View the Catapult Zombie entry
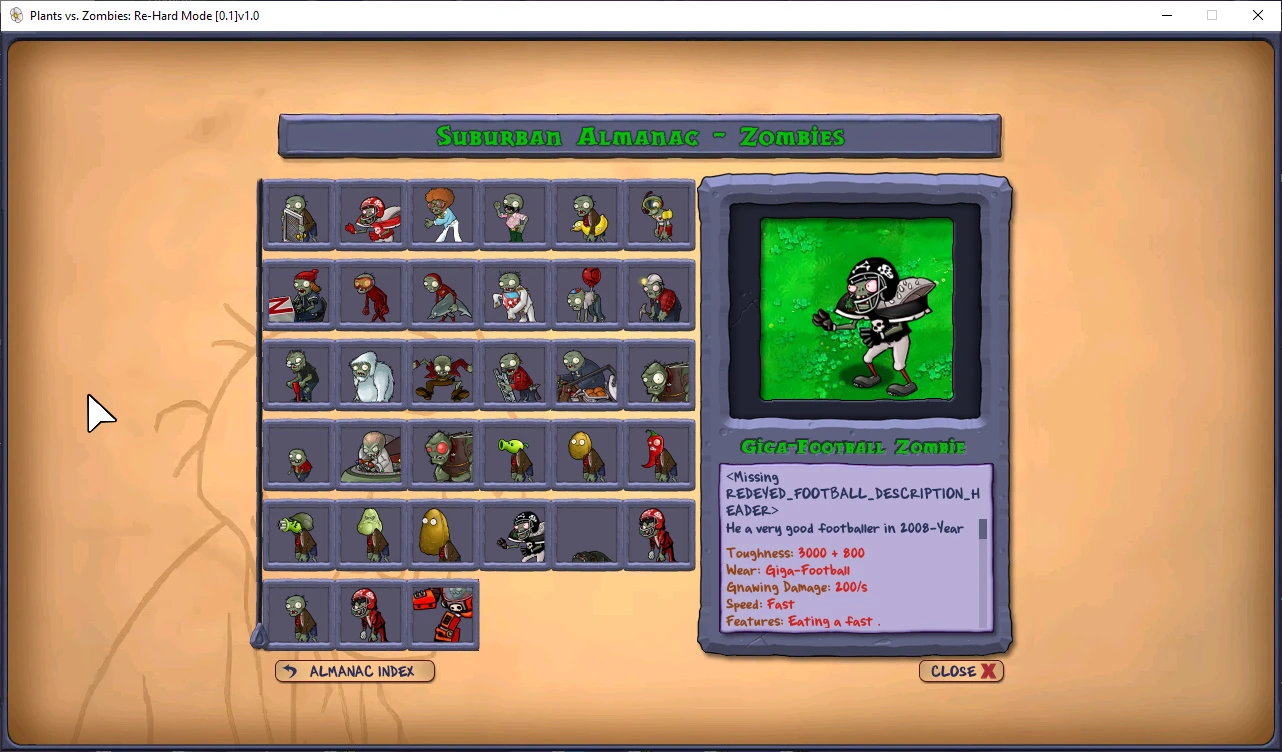The width and height of the screenshot is (1282, 752). tap(586, 373)
